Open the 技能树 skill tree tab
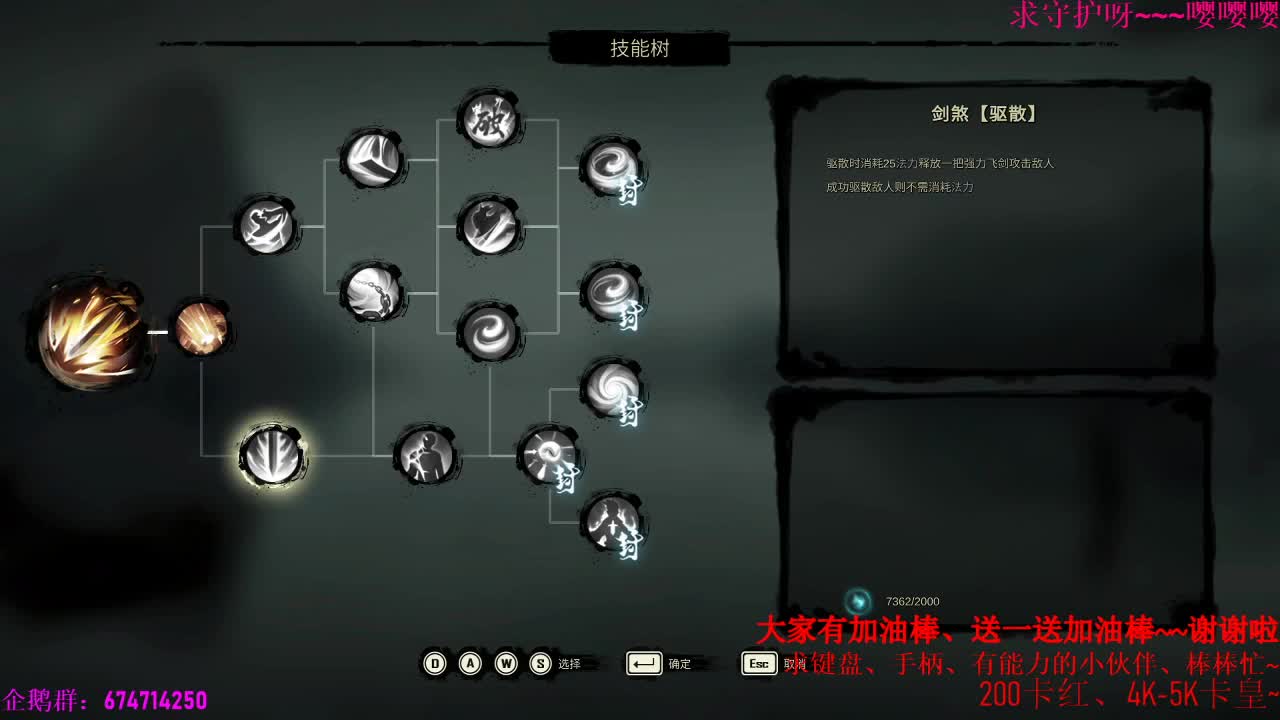This screenshot has width=1280, height=720. pyautogui.click(x=640, y=48)
